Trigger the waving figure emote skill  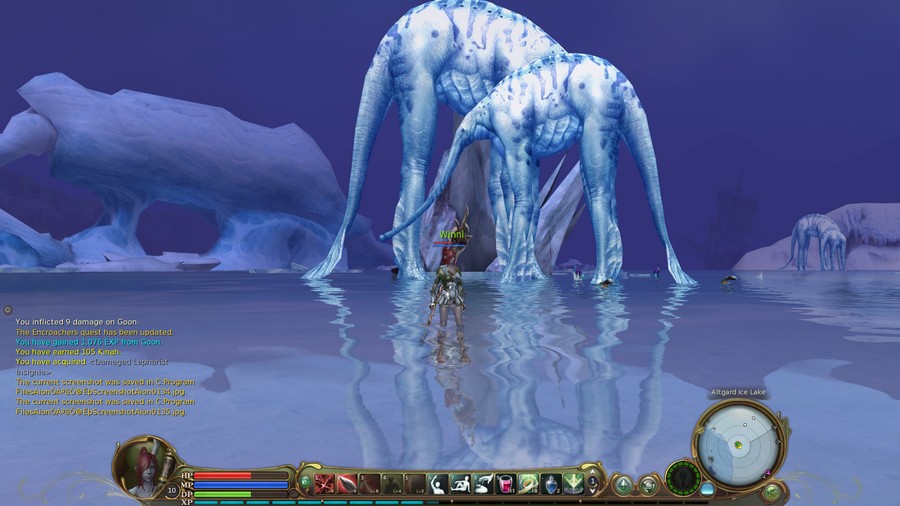click(438, 485)
